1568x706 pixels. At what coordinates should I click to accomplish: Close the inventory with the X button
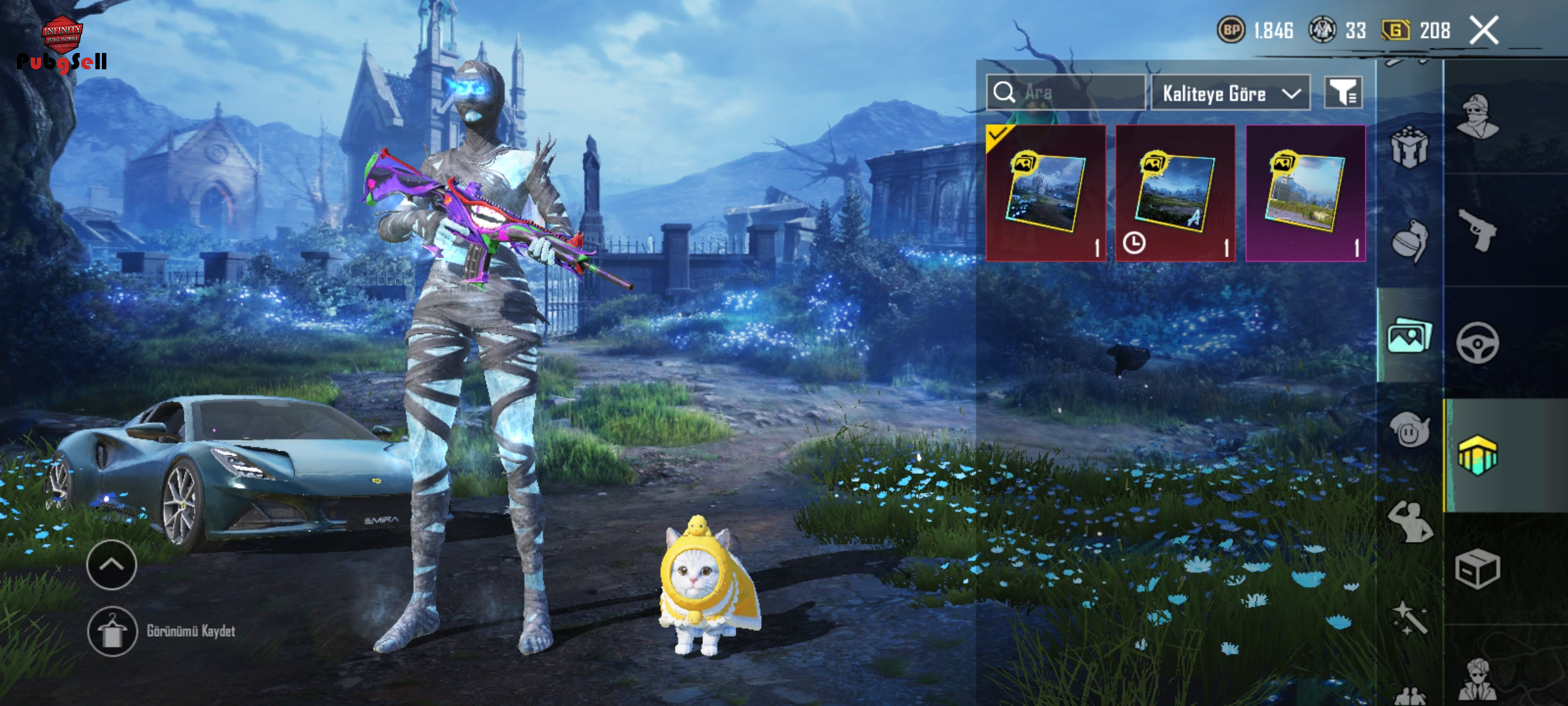(x=1484, y=31)
